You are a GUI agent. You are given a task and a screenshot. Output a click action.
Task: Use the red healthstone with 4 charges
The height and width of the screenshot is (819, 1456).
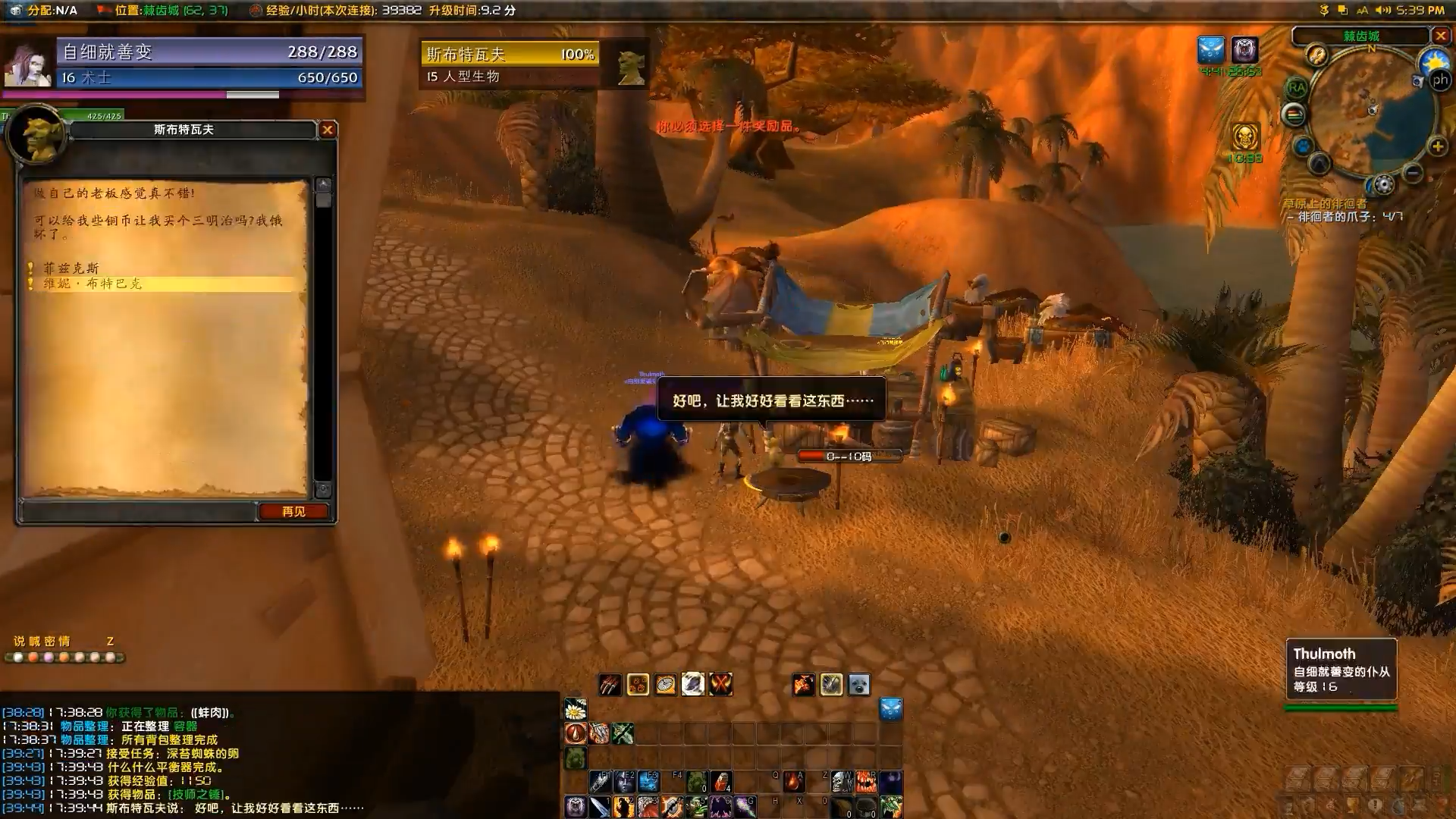point(721,781)
